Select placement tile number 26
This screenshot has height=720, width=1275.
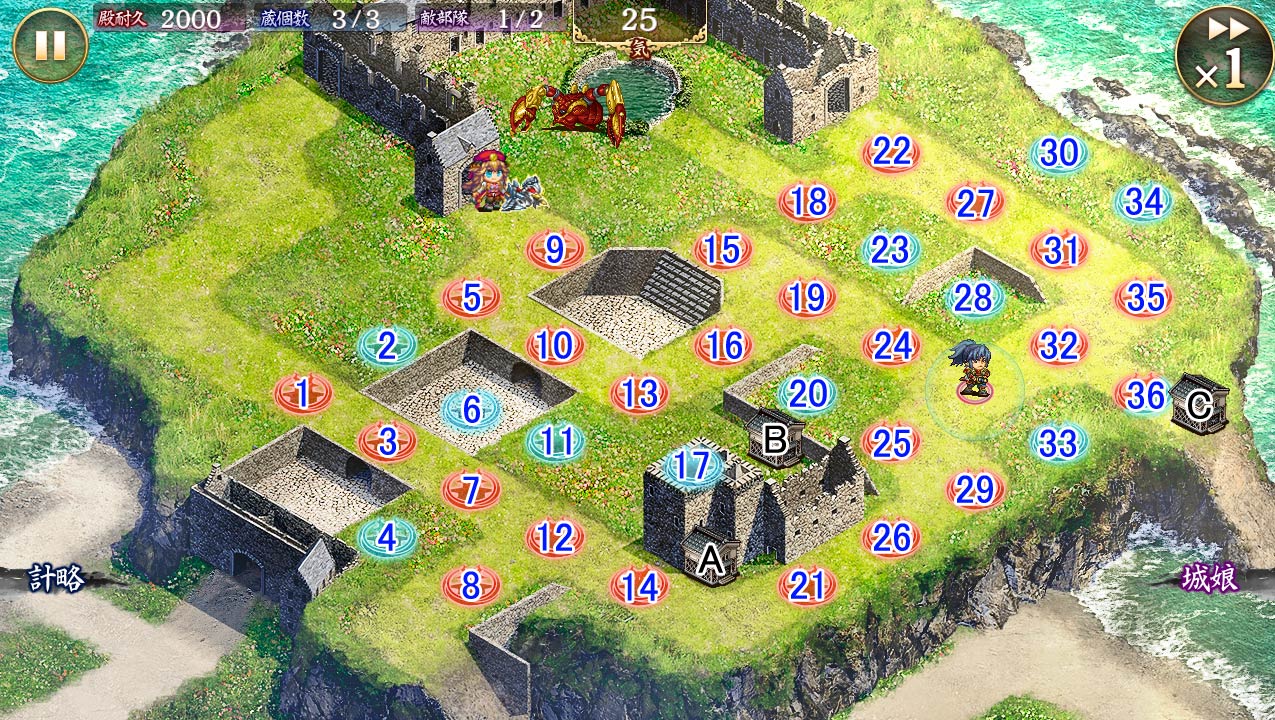tap(891, 538)
